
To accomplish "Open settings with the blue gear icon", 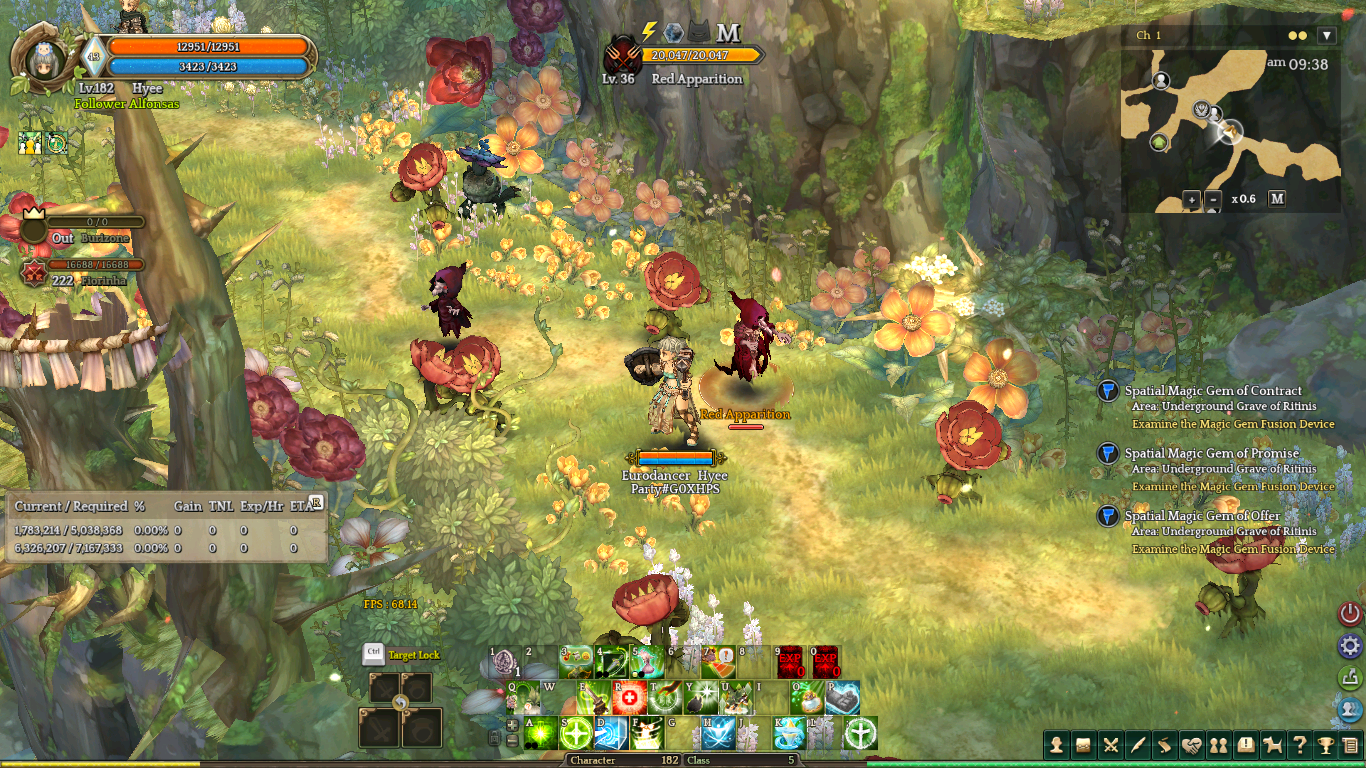I will click(x=1350, y=645).
